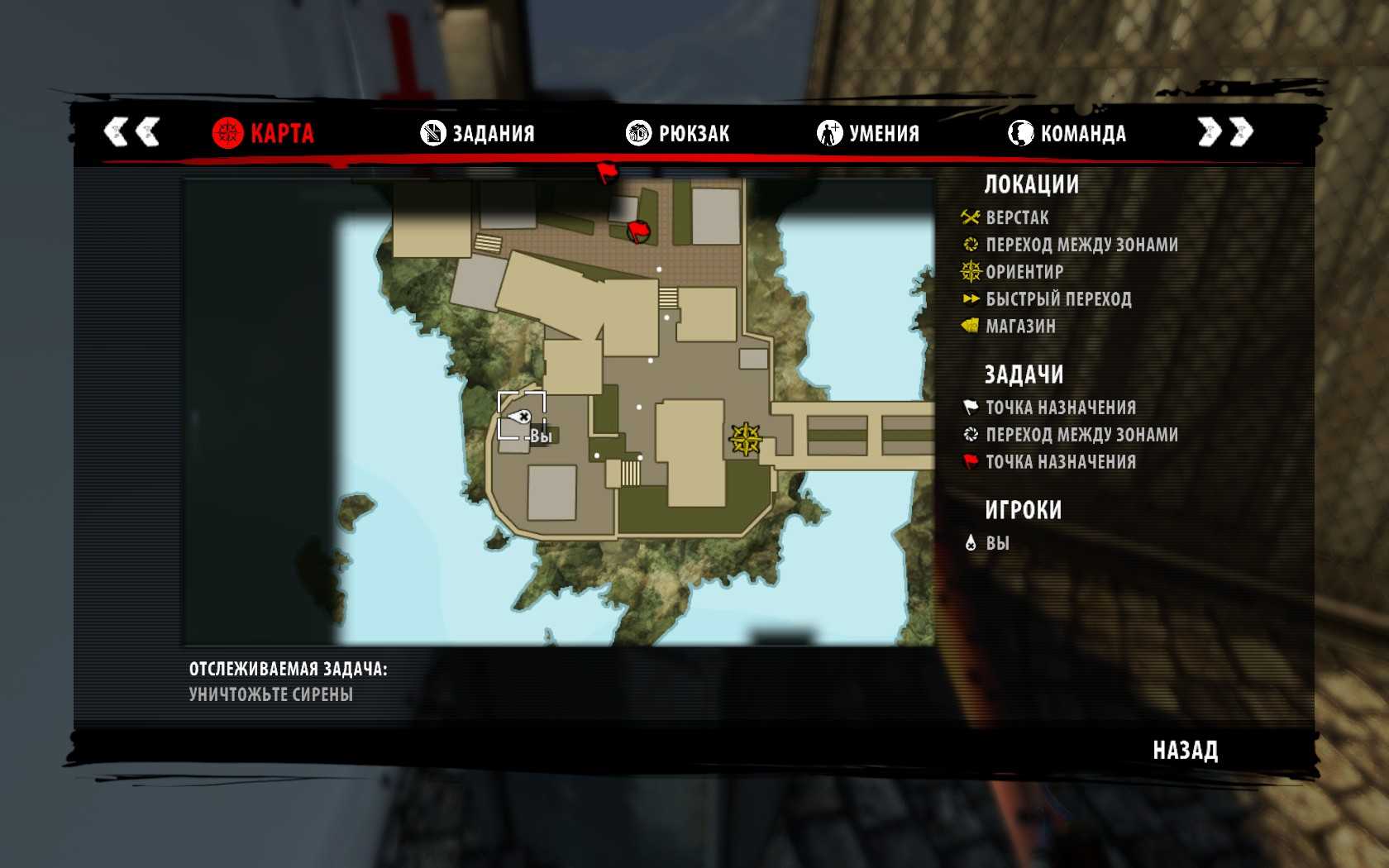Click the tracked task Уничтожьте сирены
The height and width of the screenshot is (868, 1389).
point(271,694)
